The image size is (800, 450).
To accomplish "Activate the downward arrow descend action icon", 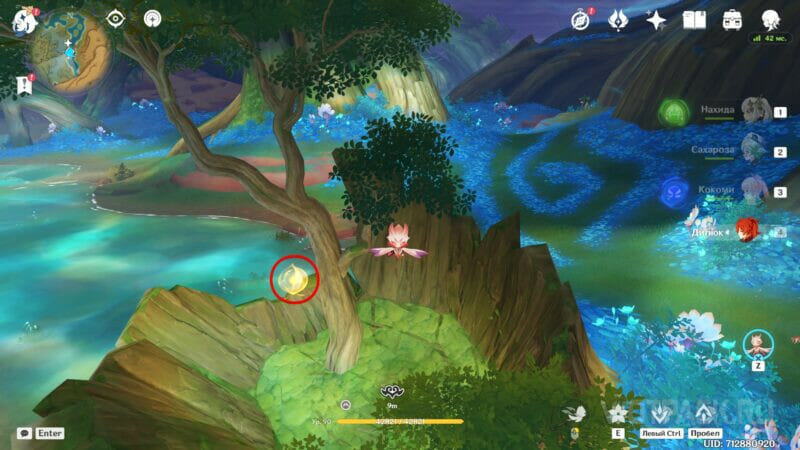I will pyautogui.click(x=659, y=414).
